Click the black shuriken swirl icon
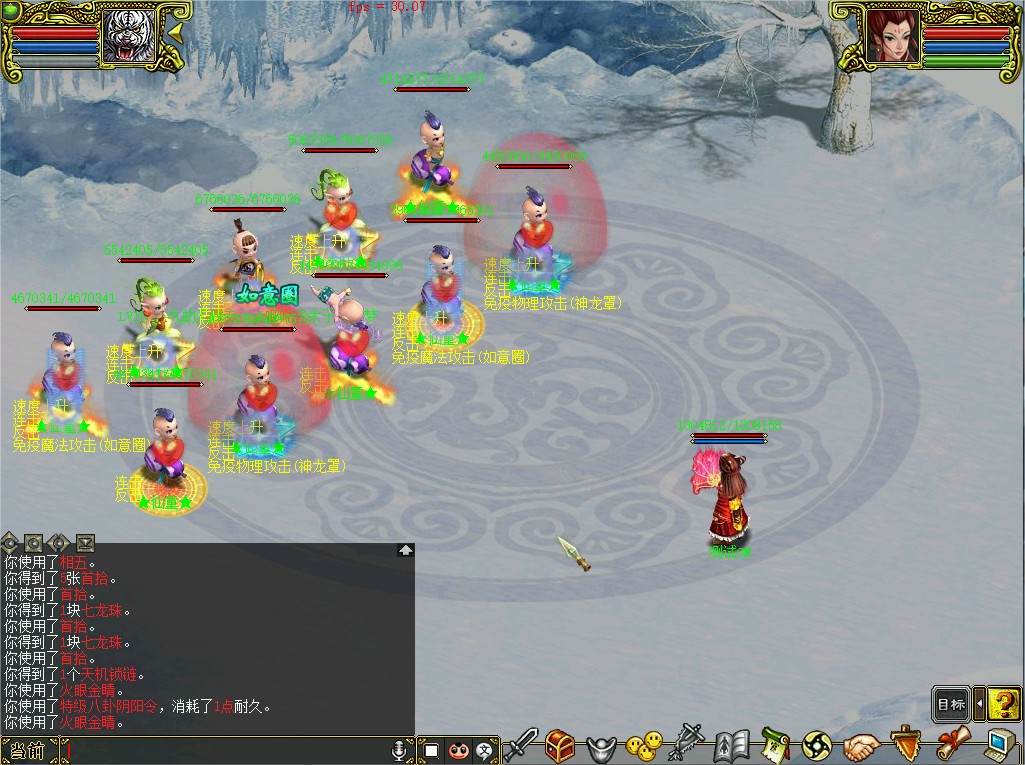Image resolution: width=1025 pixels, height=765 pixels. pyautogui.click(x=817, y=745)
